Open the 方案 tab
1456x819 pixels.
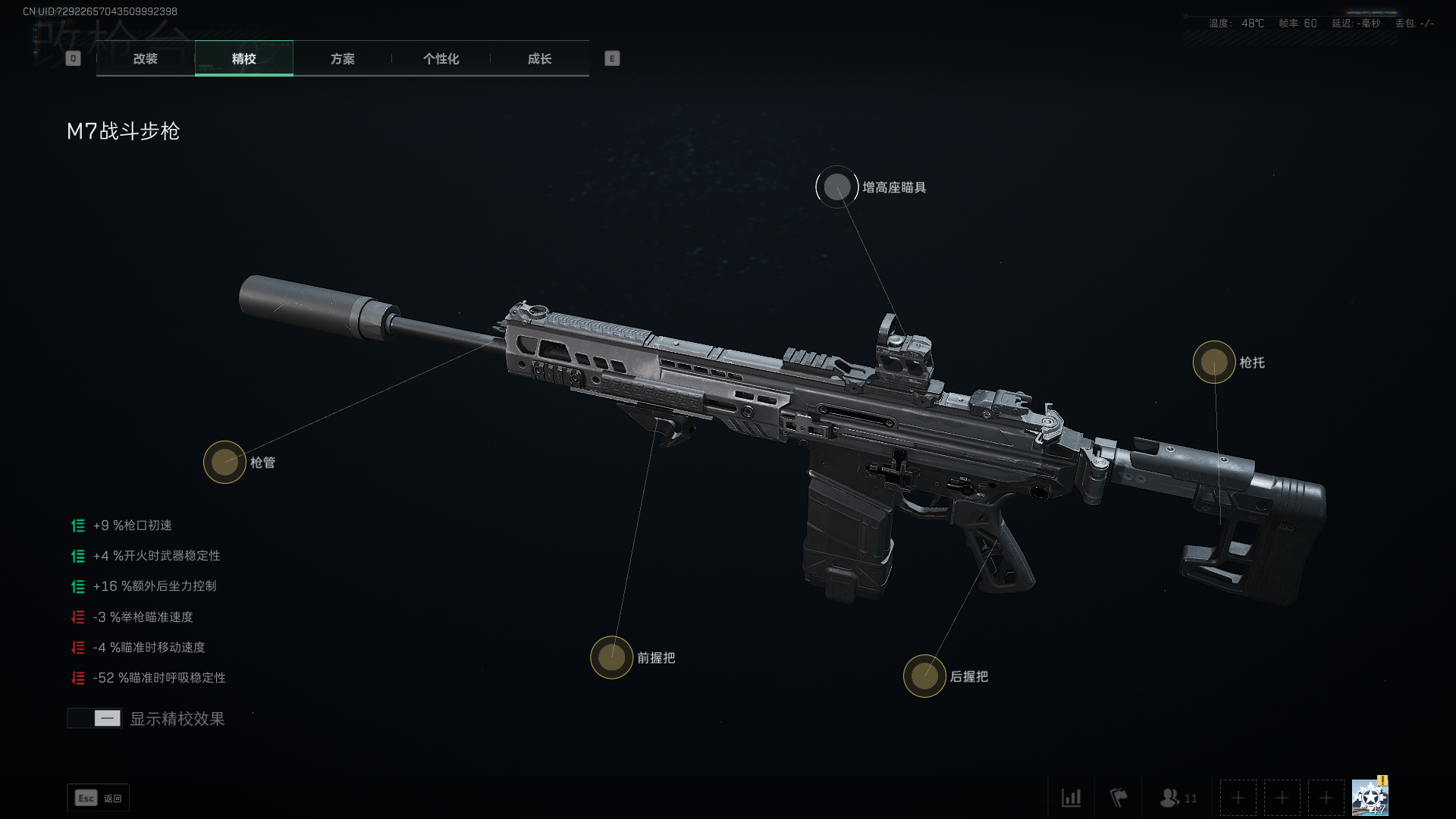pos(342,58)
